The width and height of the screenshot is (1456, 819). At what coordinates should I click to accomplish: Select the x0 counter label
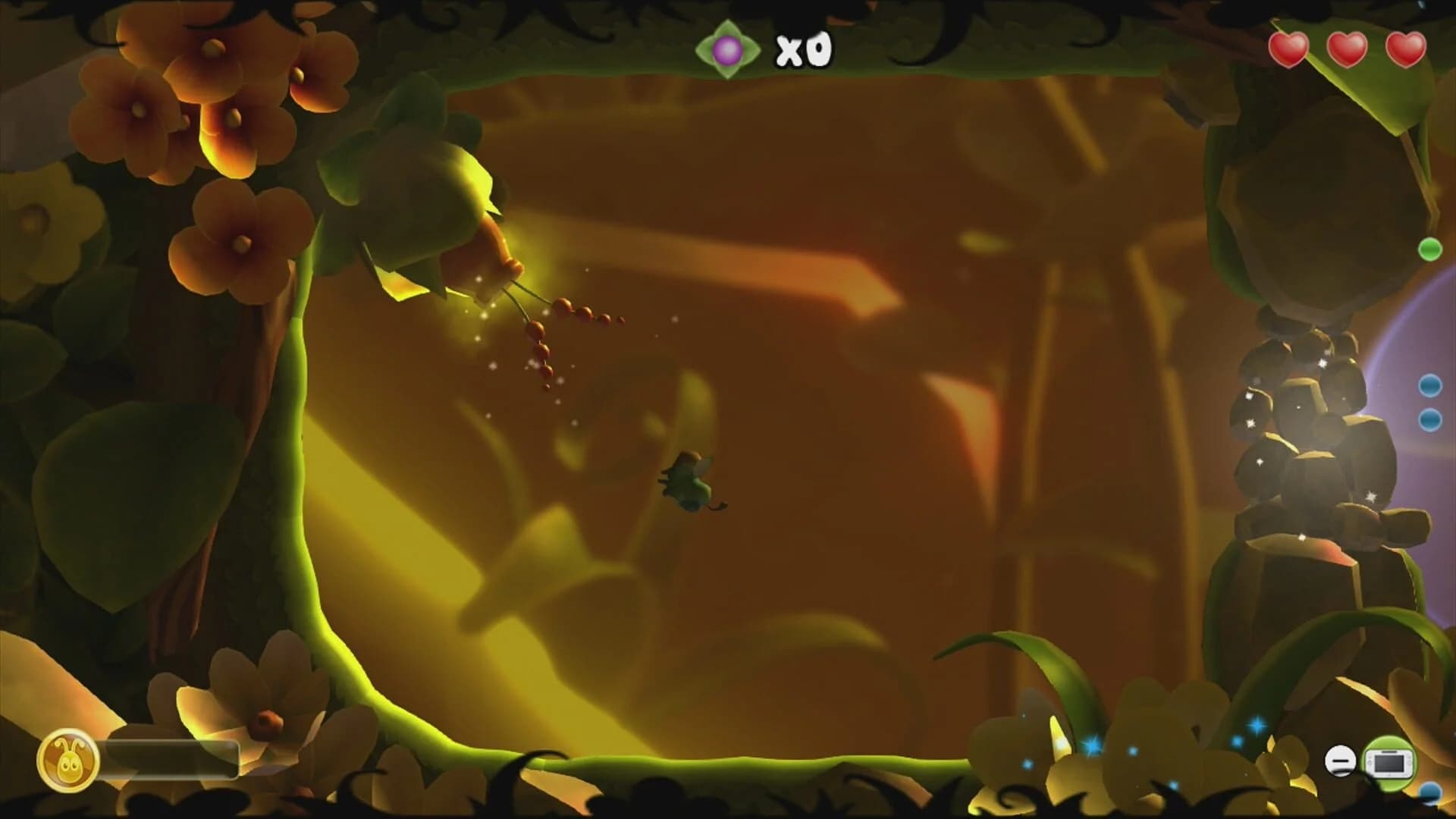(x=802, y=49)
